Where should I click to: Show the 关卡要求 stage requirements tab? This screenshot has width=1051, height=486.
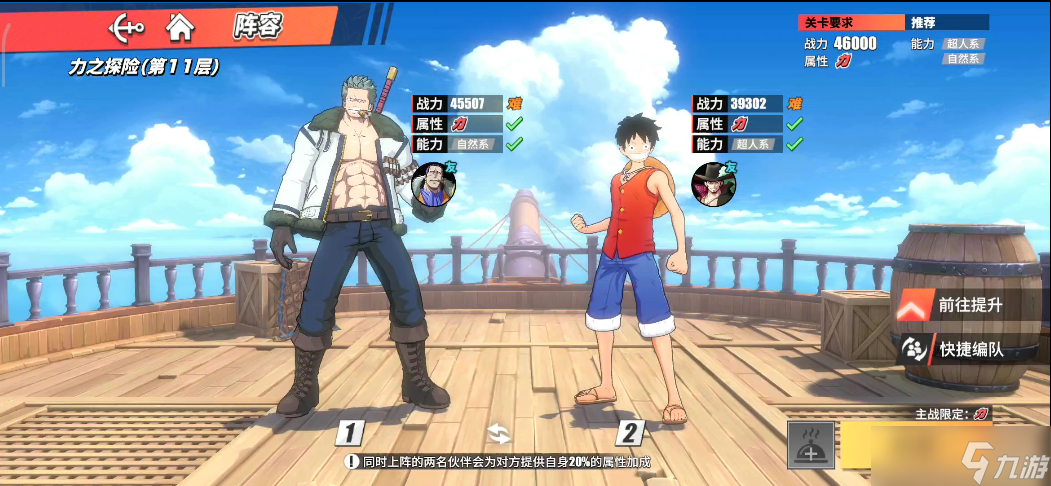coord(851,22)
